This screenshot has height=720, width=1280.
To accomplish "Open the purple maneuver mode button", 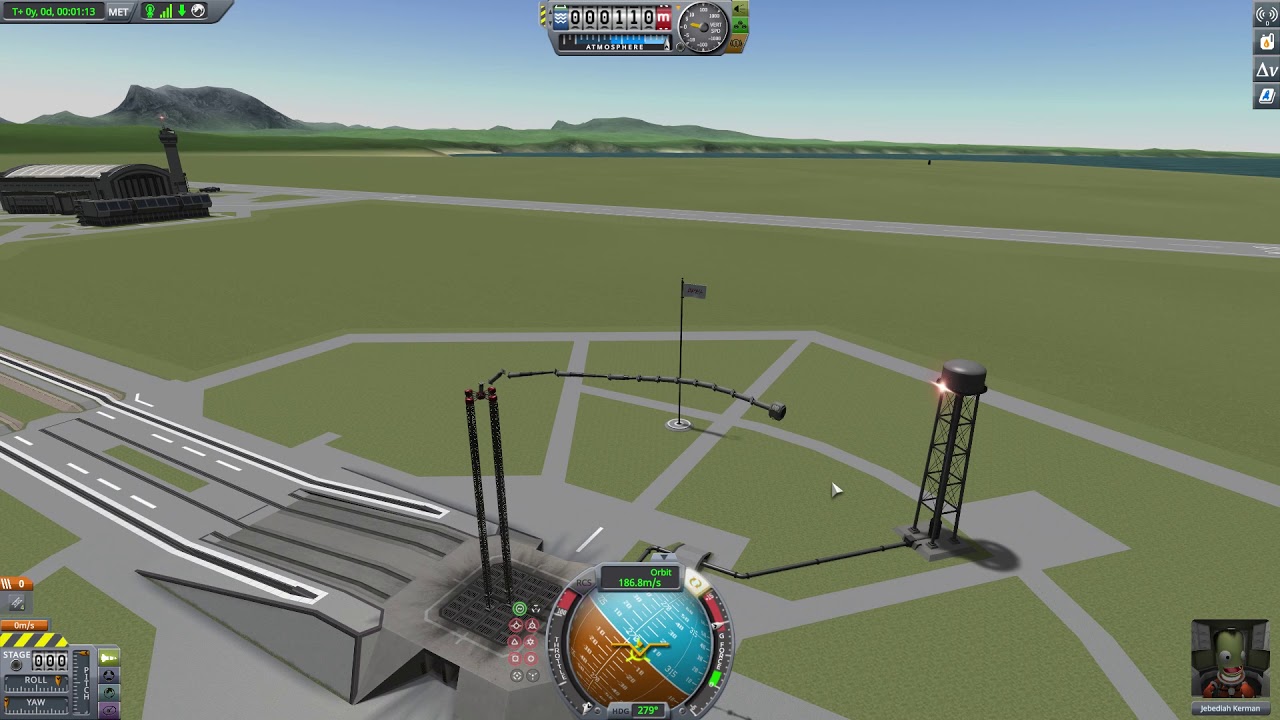I will [x=109, y=709].
